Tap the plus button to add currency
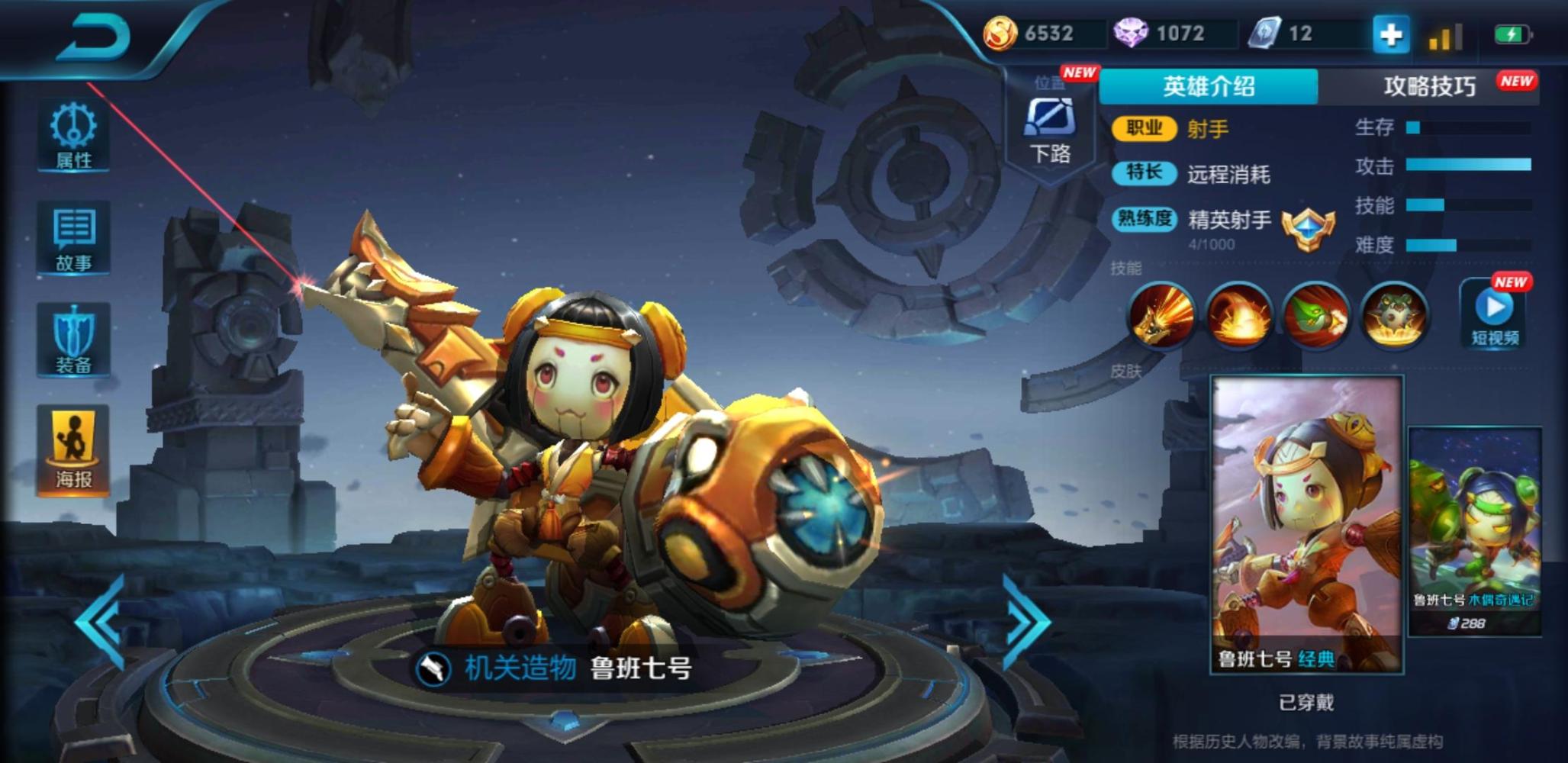Viewport: 1568px width, 763px height. tap(1390, 34)
